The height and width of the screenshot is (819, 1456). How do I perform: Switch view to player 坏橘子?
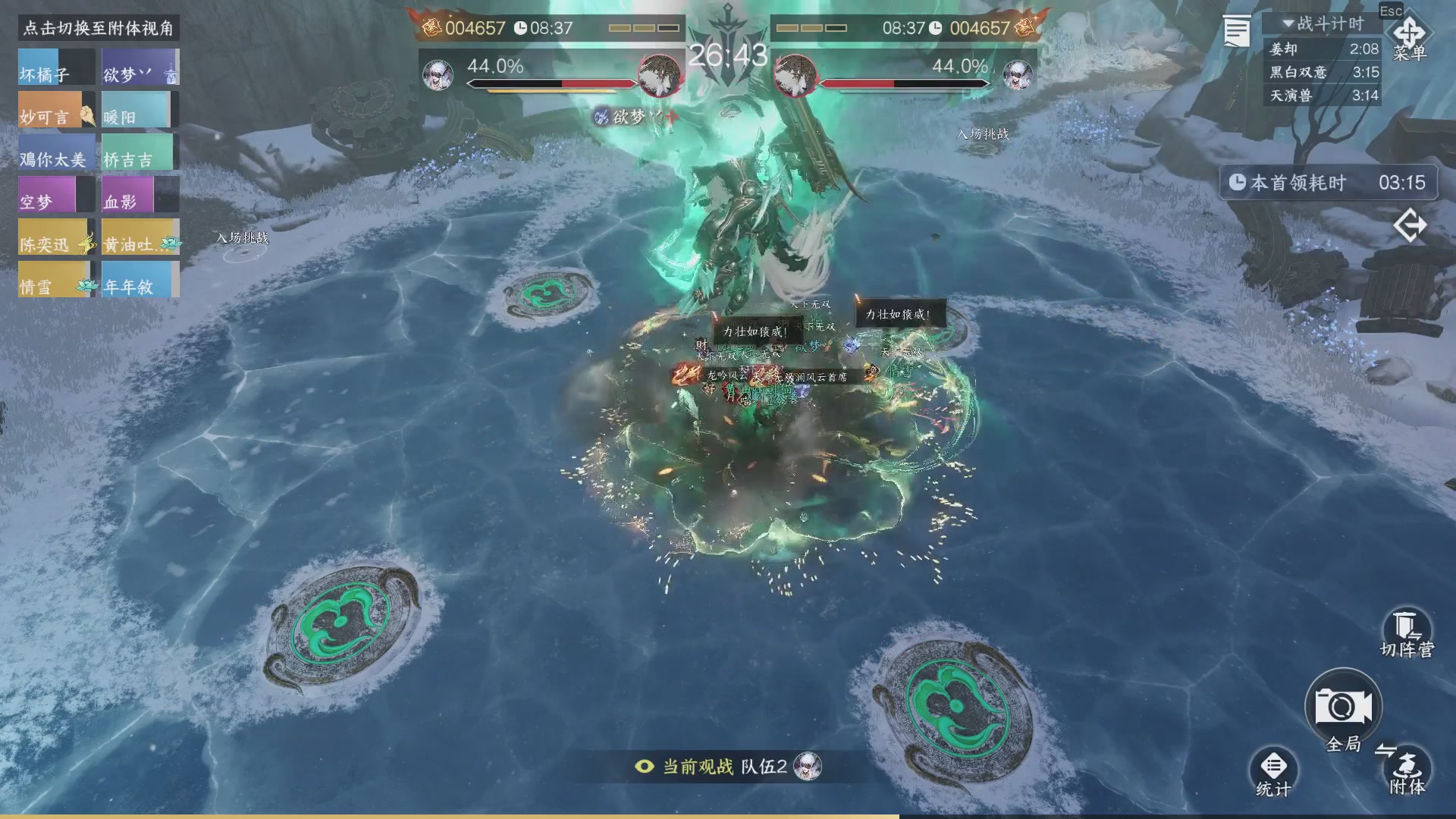(56, 67)
